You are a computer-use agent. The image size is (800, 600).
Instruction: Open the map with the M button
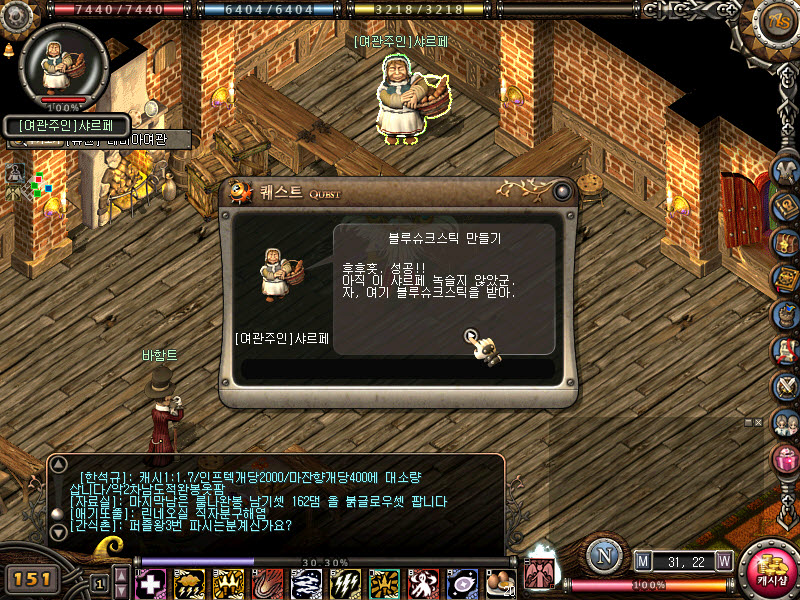643,559
